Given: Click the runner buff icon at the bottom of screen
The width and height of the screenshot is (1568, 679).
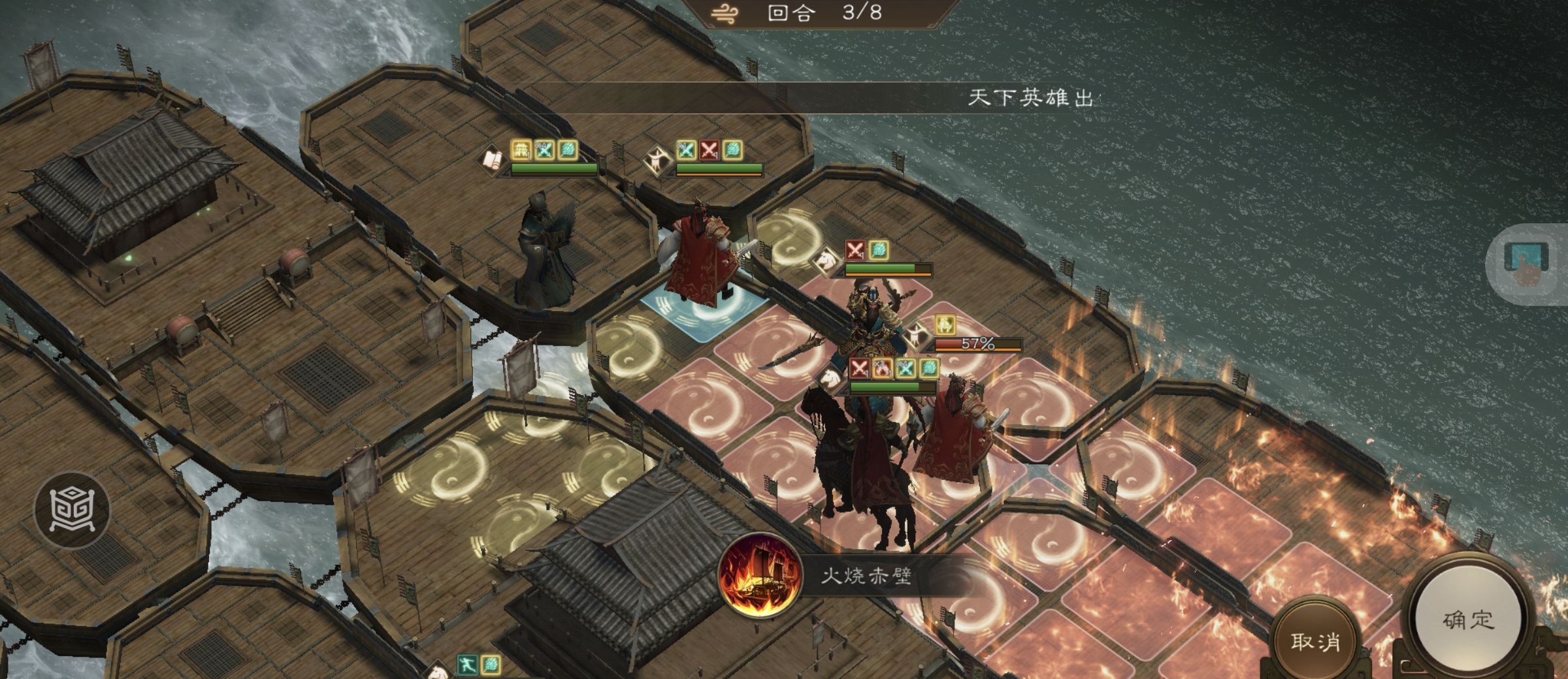Looking at the screenshot, I should [x=467, y=666].
